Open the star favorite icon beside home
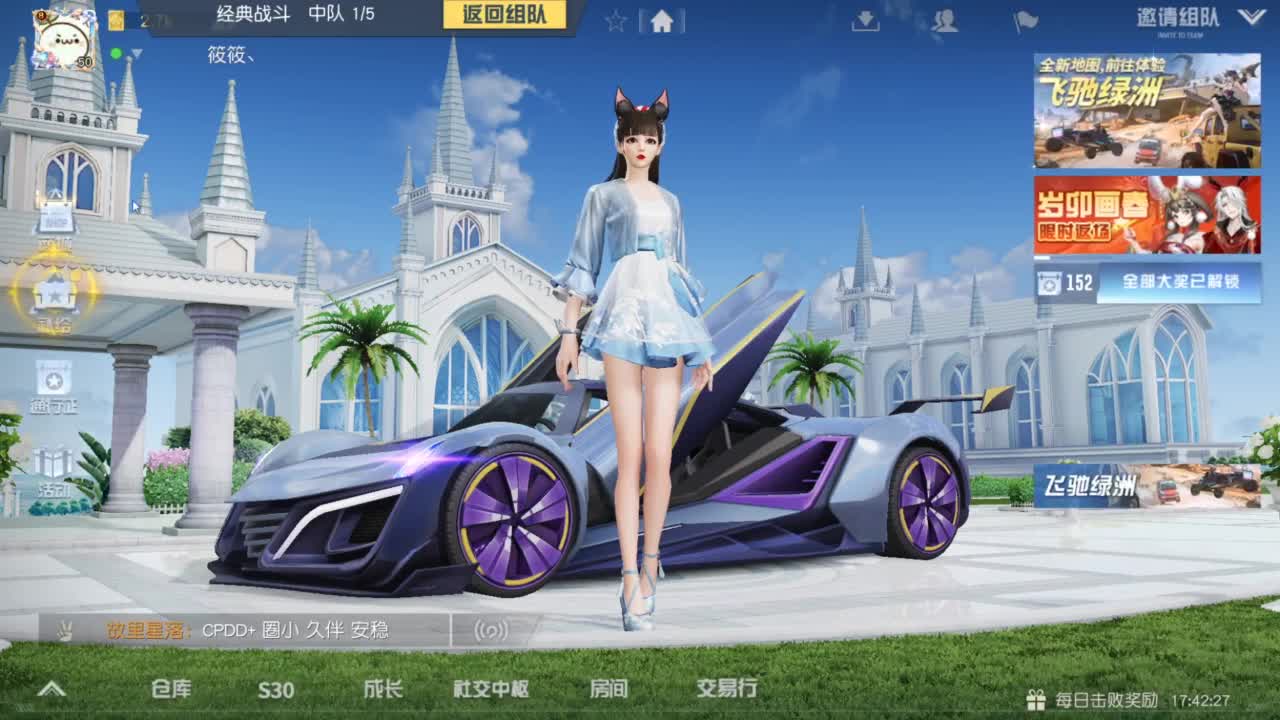The height and width of the screenshot is (720, 1280). coord(614,20)
